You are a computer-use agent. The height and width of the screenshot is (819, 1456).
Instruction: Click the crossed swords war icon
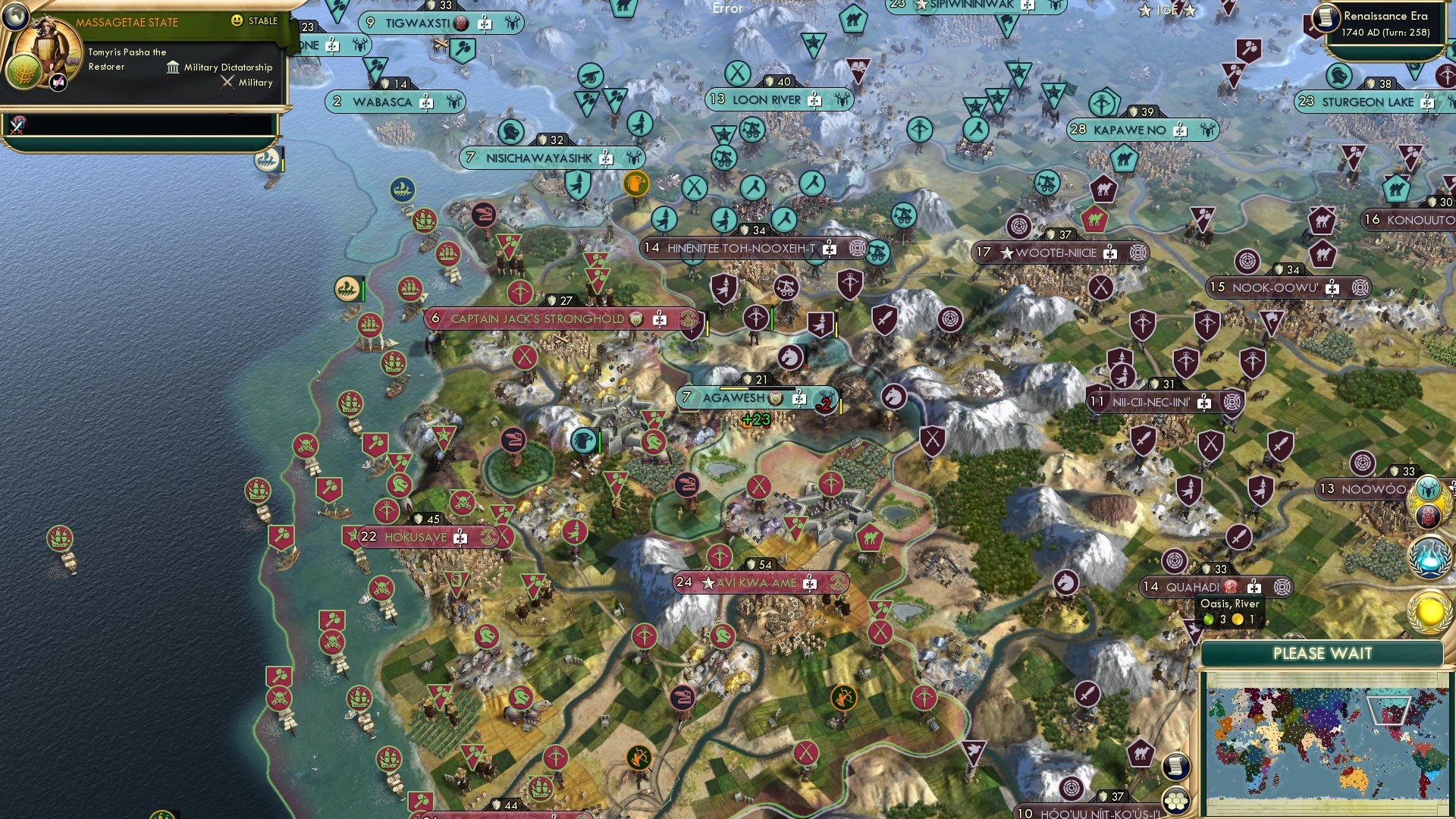[x=17, y=125]
